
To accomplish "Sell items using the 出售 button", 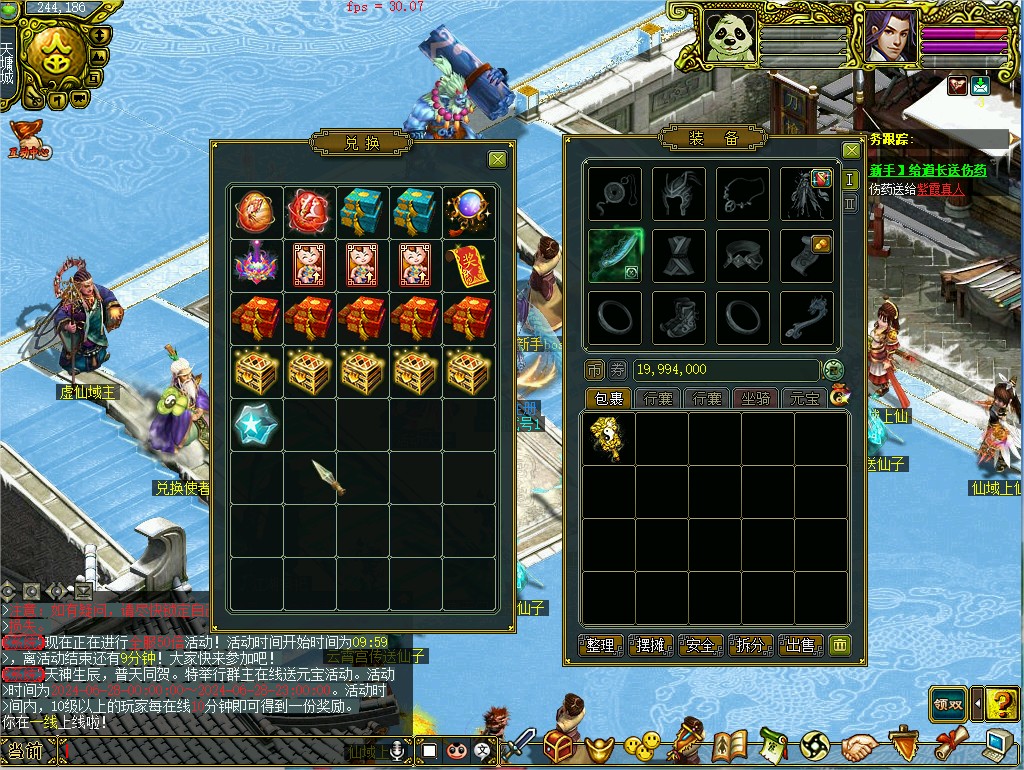I will coord(801,645).
